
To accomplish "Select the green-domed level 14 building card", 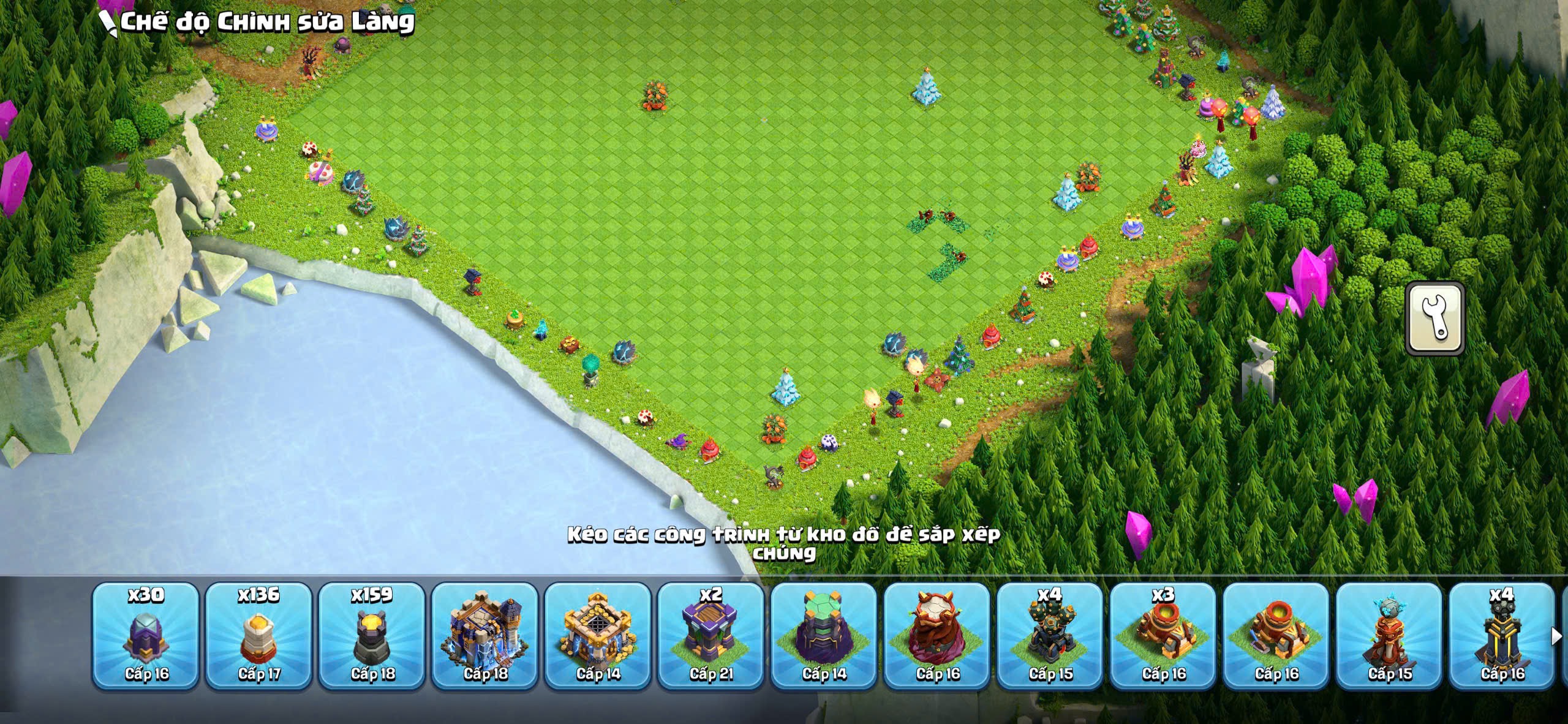I will tap(824, 636).
